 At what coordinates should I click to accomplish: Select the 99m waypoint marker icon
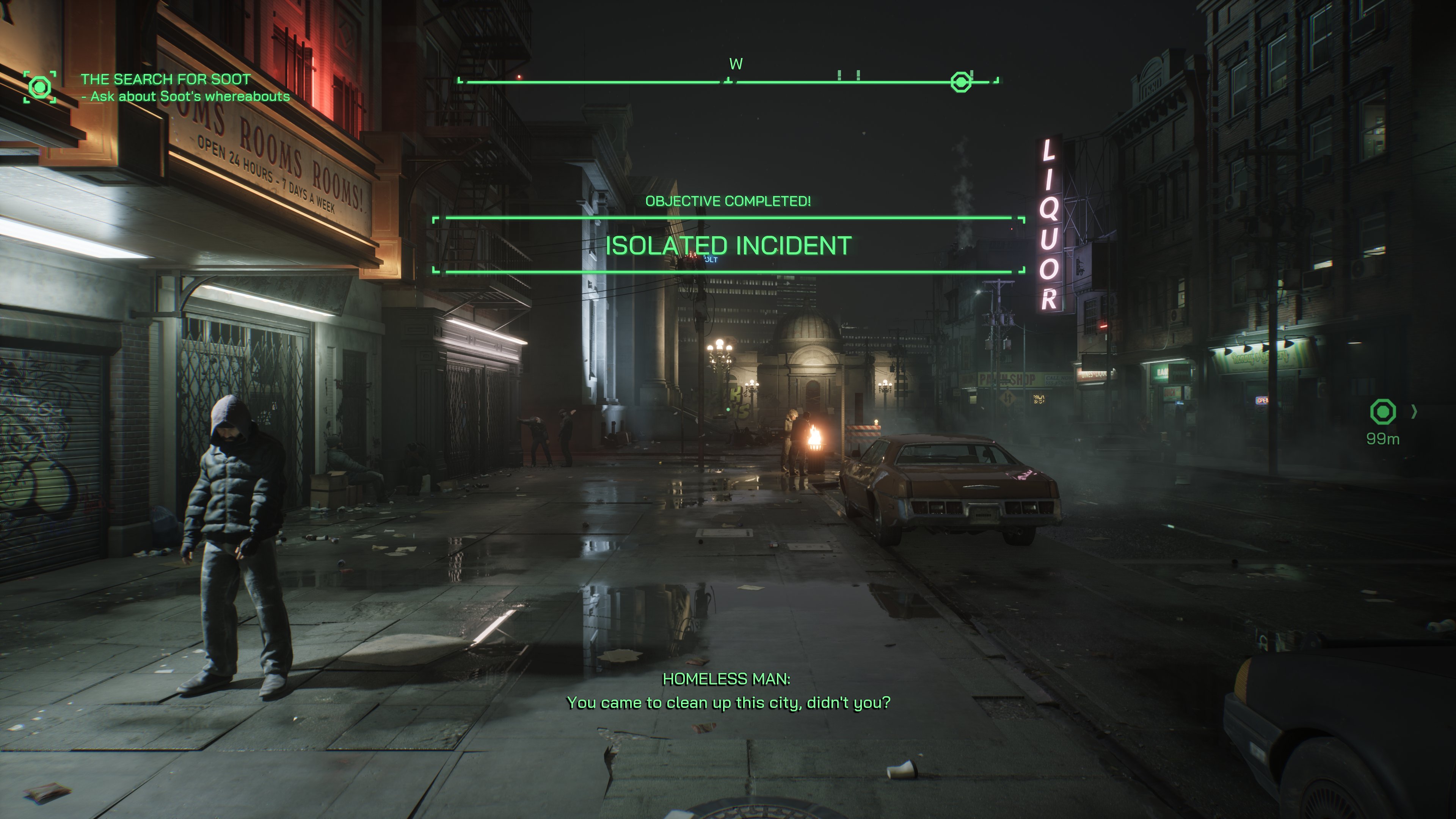click(1382, 411)
